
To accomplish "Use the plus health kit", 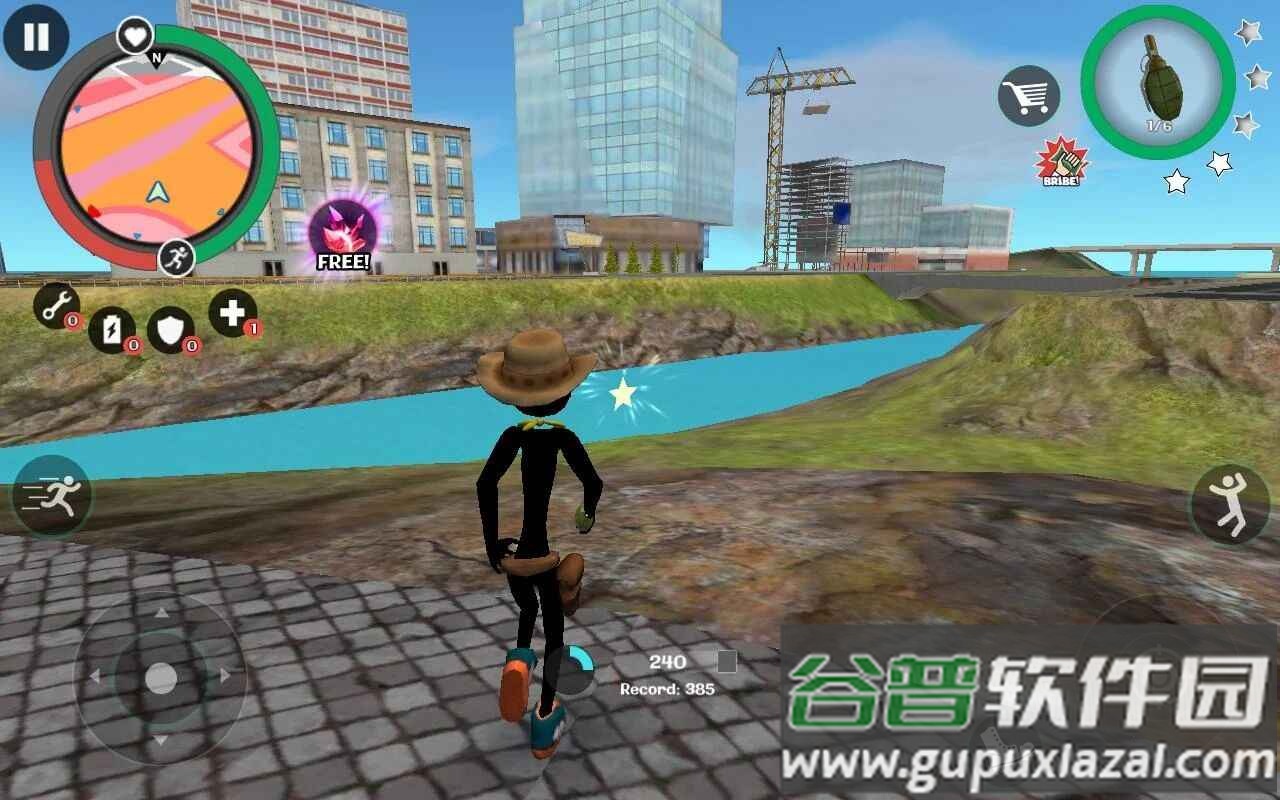I will pyautogui.click(x=232, y=313).
